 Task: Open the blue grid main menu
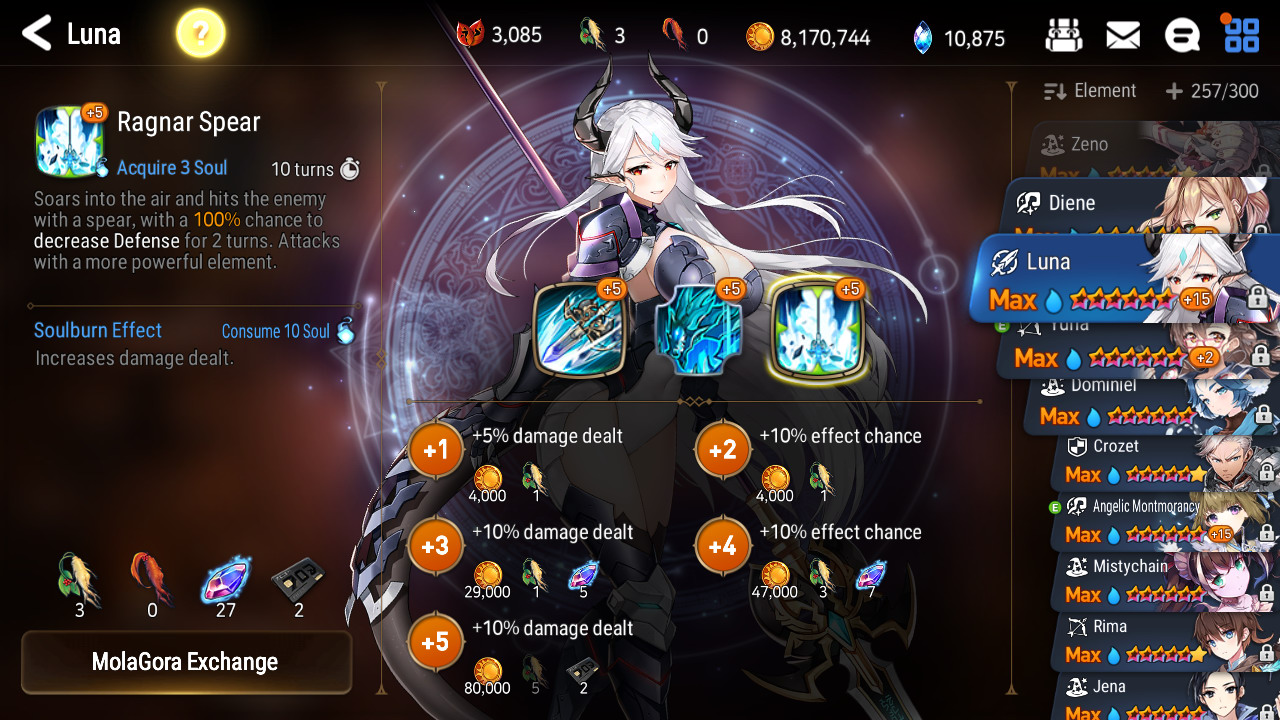1242,36
